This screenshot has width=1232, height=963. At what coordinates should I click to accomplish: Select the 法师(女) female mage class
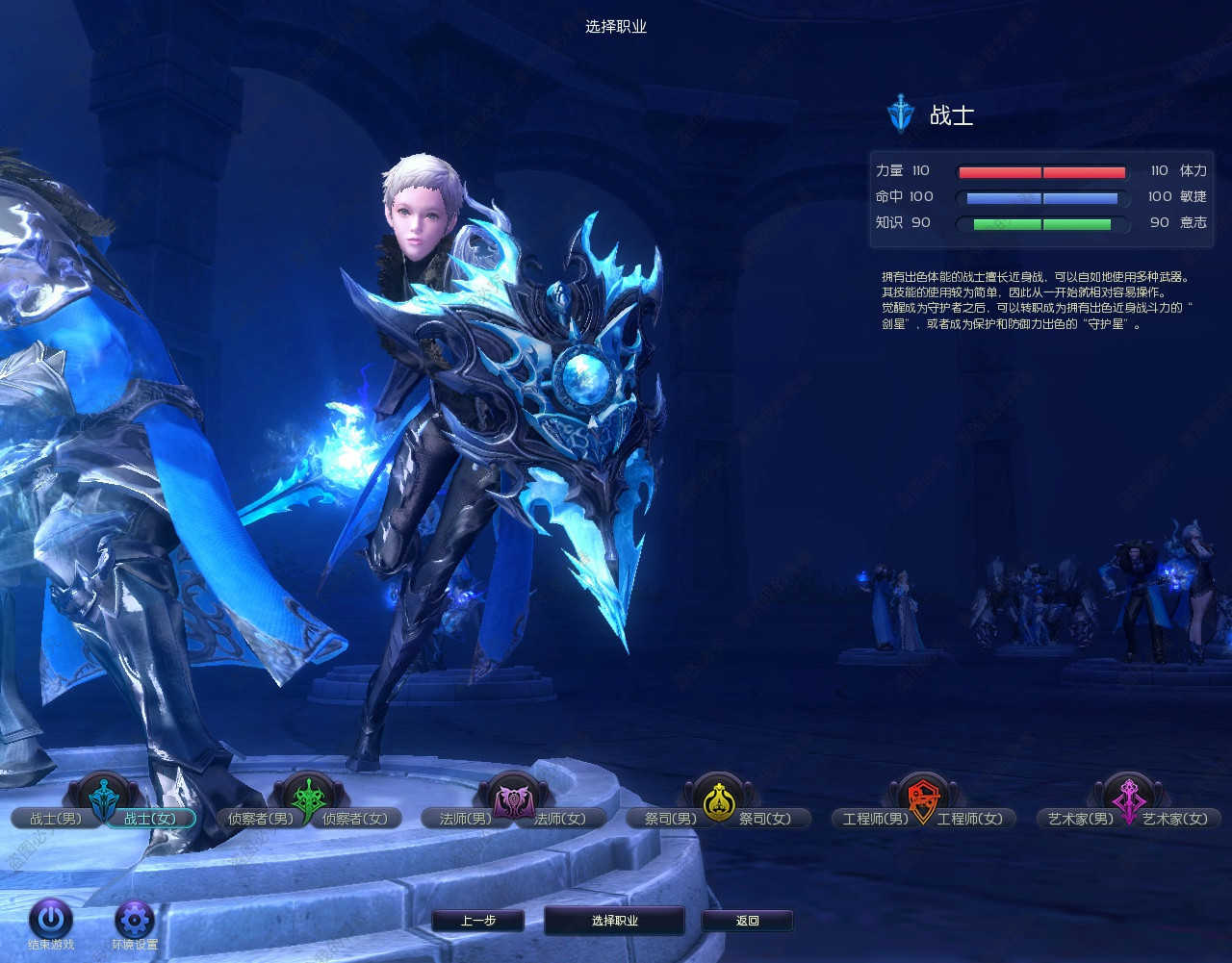[560, 819]
